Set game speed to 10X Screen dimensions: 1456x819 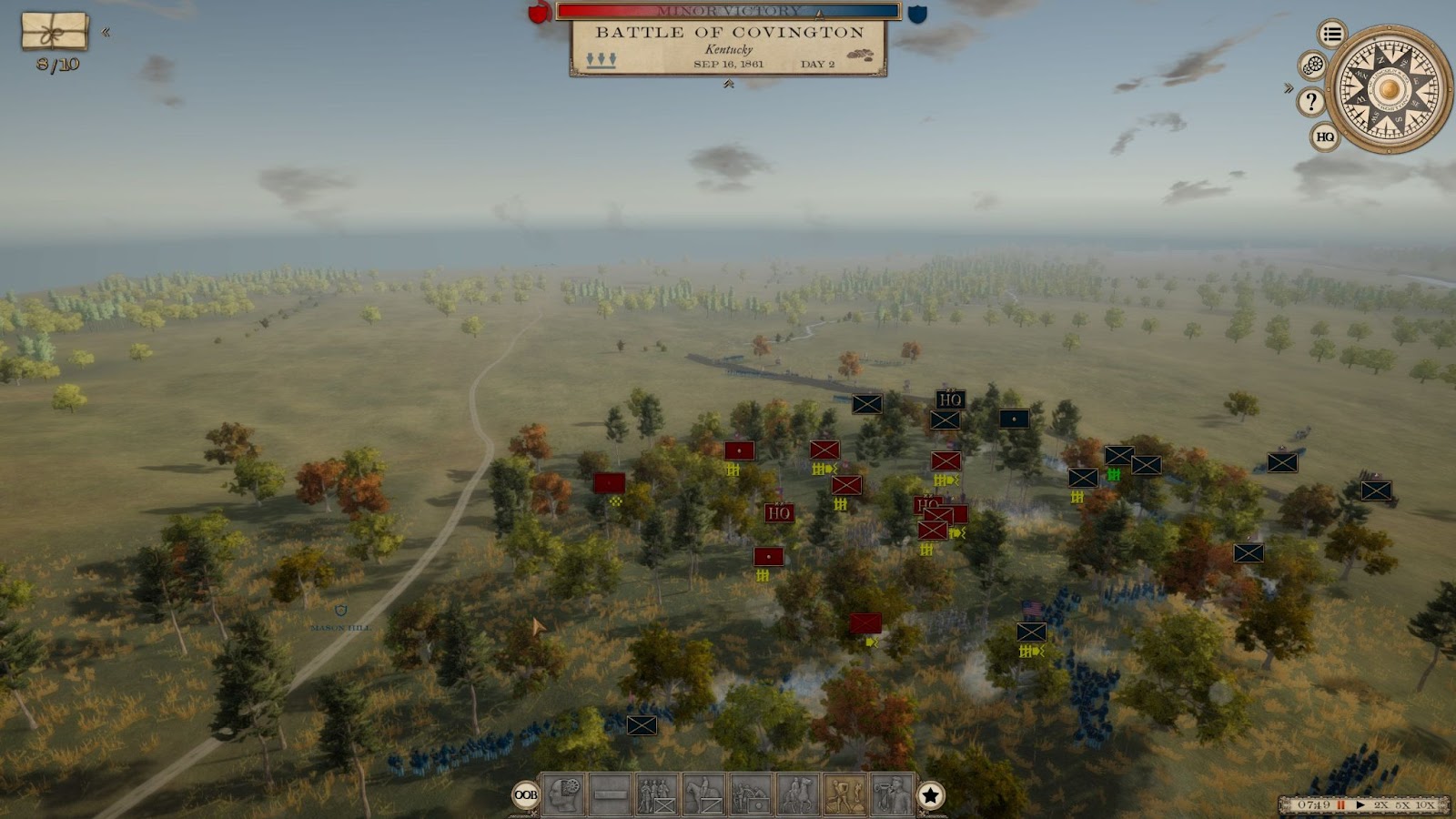[1425, 805]
